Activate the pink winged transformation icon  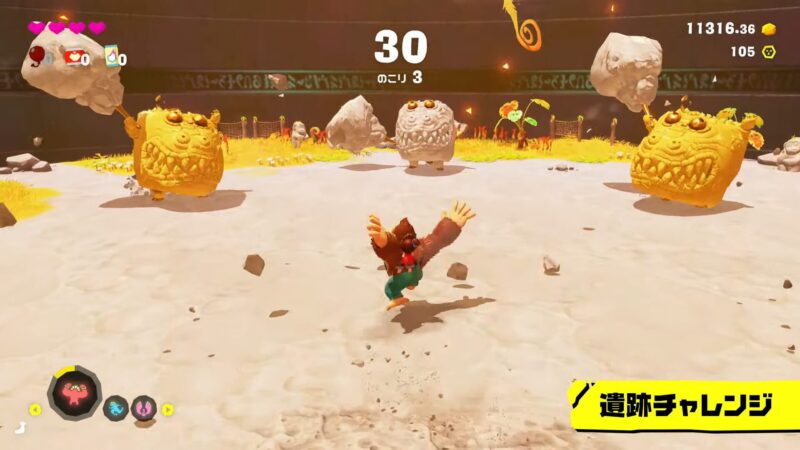144,407
